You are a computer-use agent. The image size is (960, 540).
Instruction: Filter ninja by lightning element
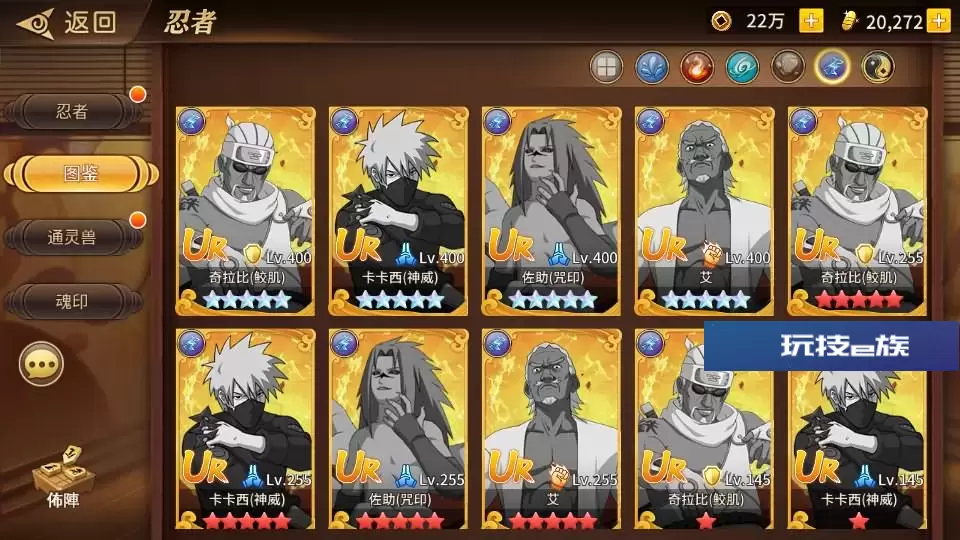coord(832,68)
